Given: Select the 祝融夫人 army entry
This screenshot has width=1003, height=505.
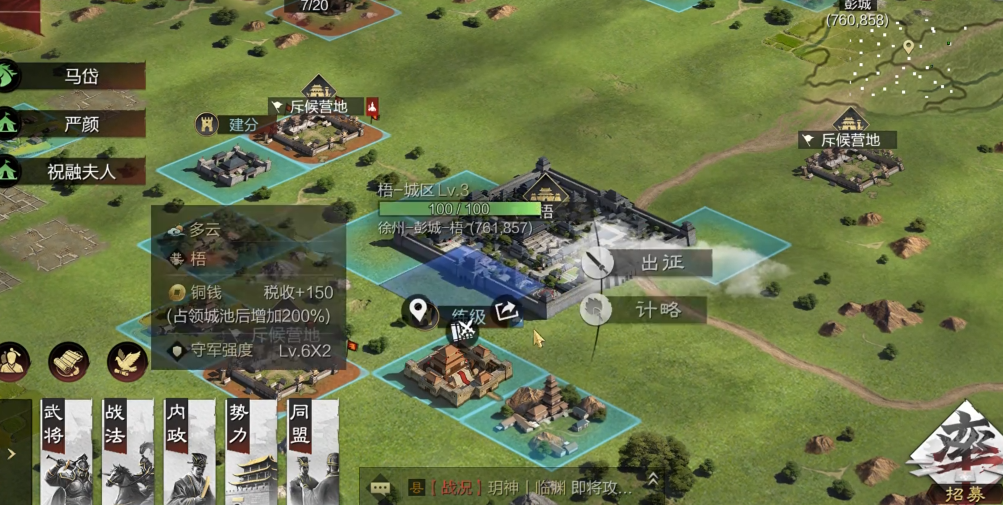Looking at the screenshot, I should [80, 171].
